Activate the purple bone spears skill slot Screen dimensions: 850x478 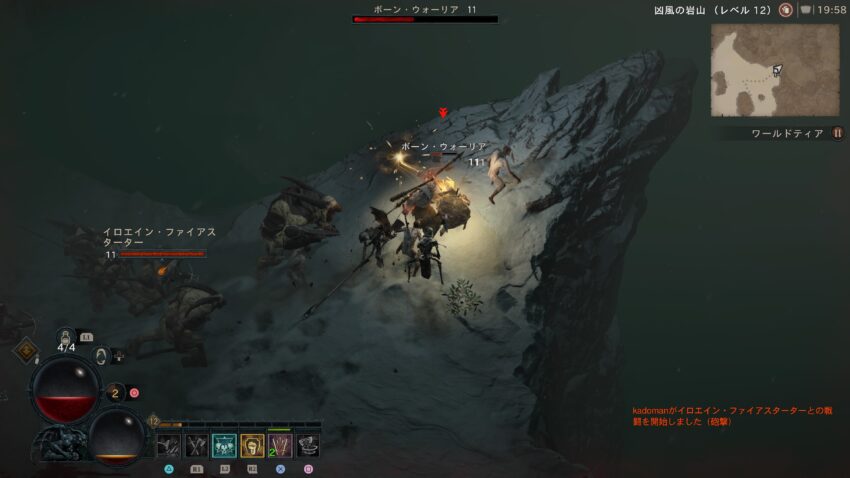pyautogui.click(x=280, y=446)
